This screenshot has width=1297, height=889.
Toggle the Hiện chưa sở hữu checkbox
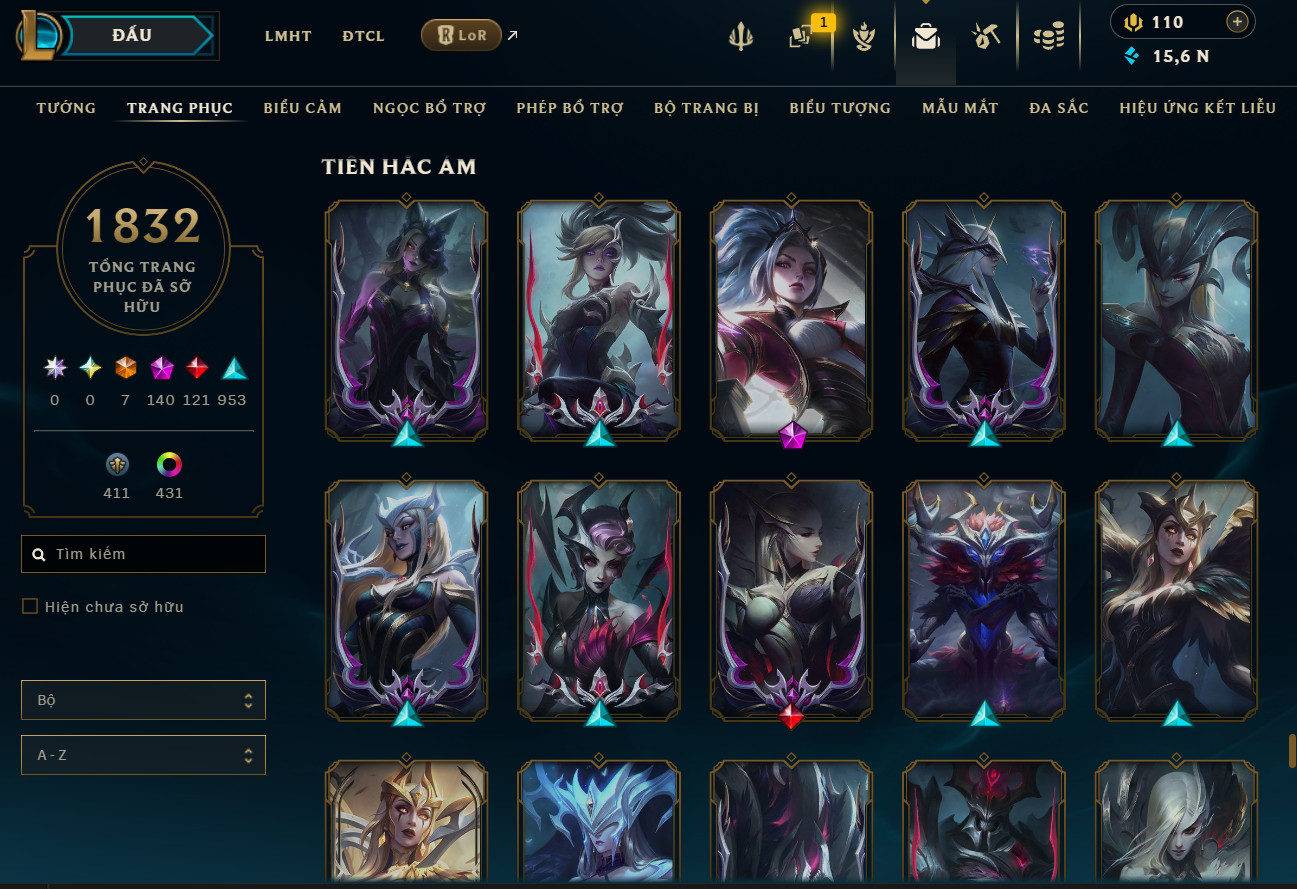tap(30, 606)
